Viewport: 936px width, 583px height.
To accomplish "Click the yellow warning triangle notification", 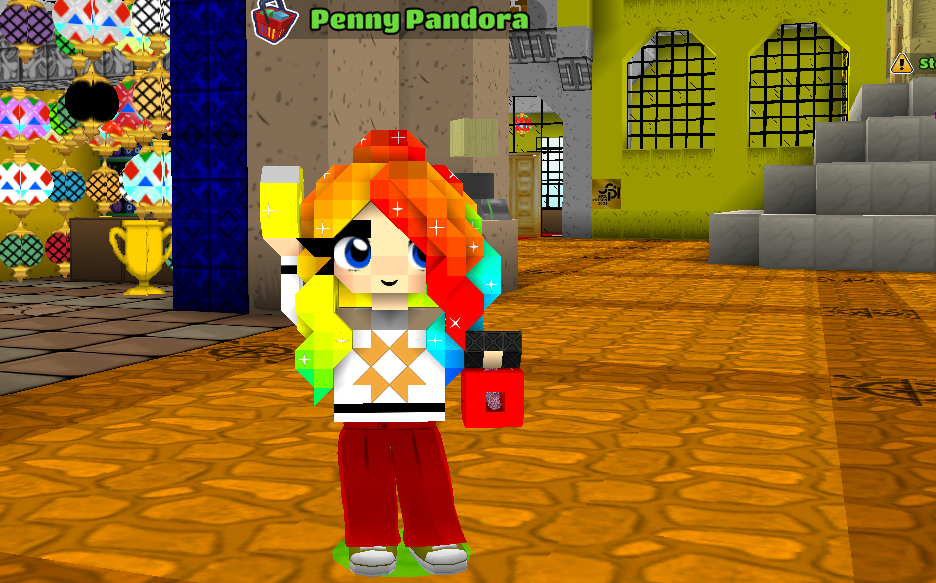I will (902, 63).
